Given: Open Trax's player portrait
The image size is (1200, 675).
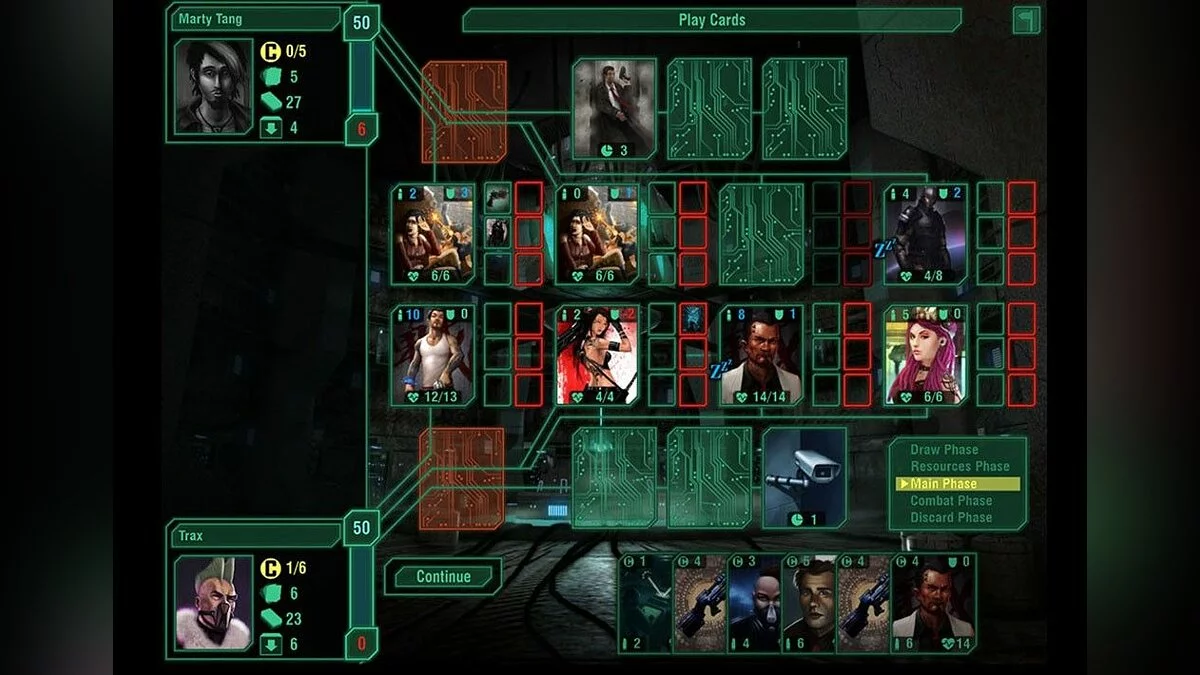Looking at the screenshot, I should (213, 603).
